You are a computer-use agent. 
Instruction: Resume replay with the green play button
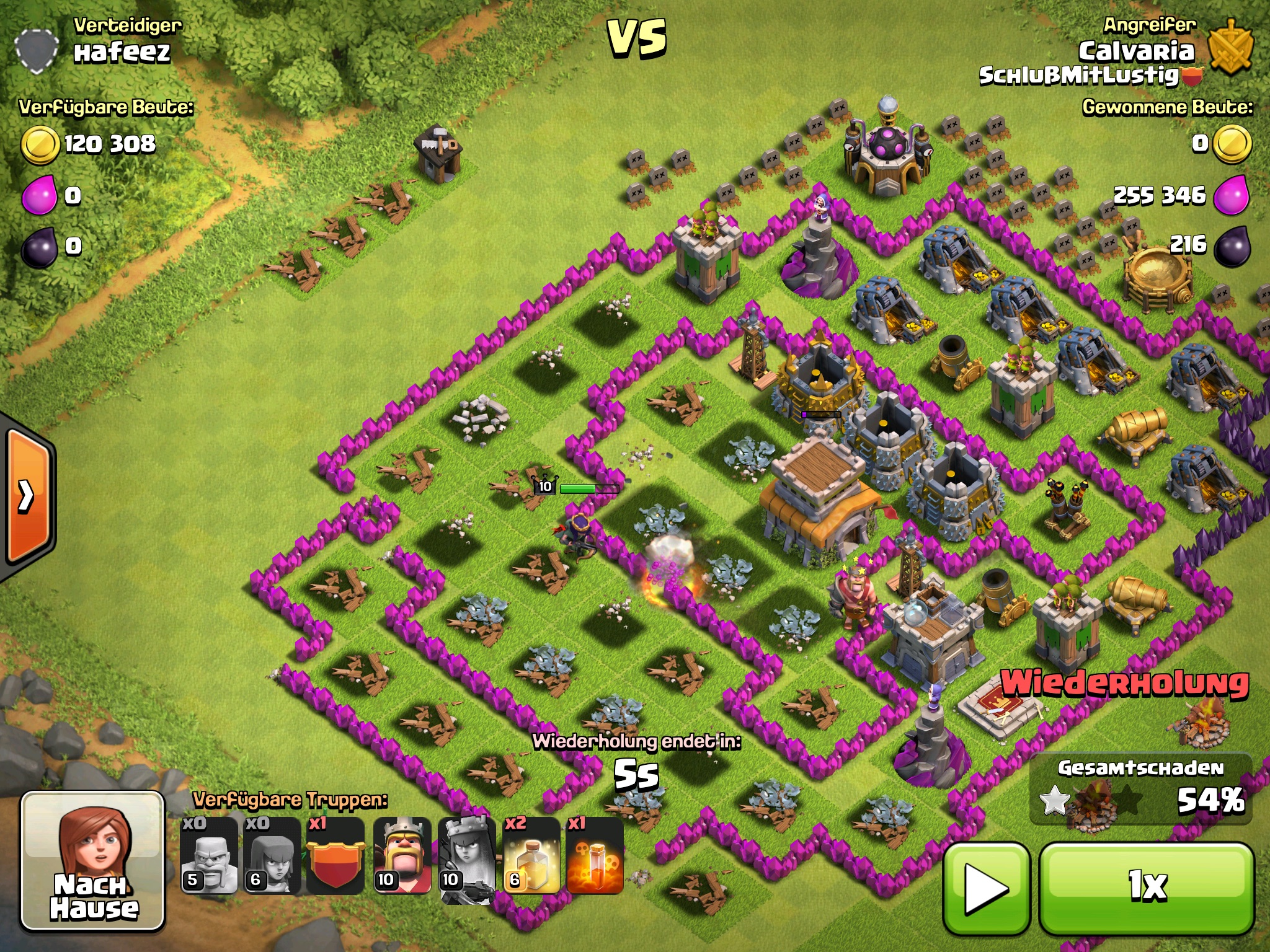coord(987,888)
